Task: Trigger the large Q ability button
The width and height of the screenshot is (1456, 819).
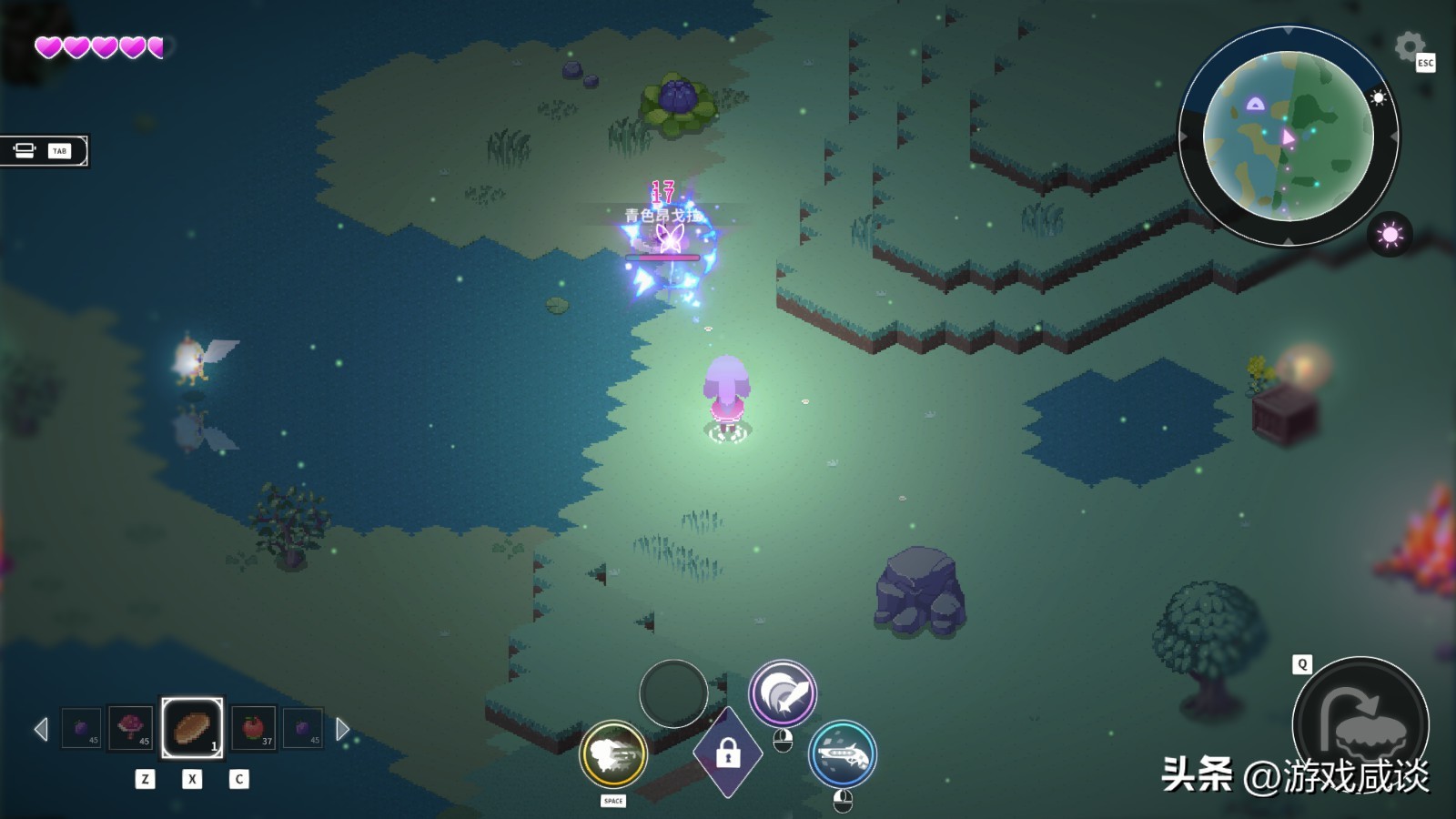Action: click(1360, 724)
